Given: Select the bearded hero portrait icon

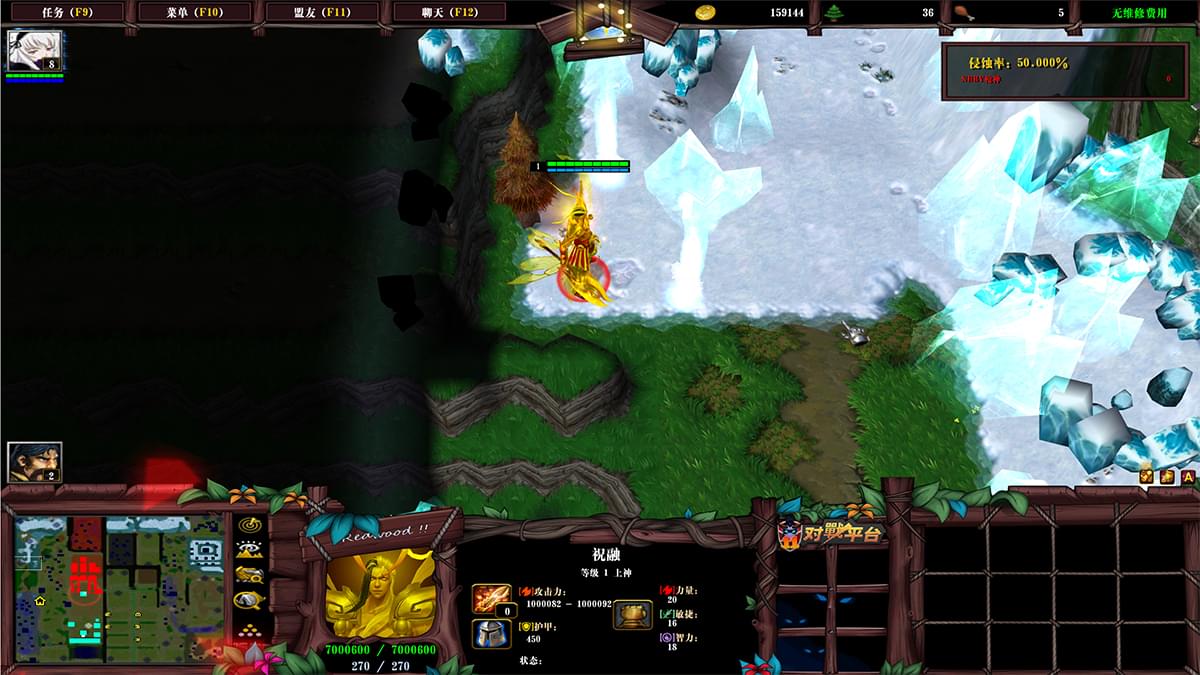Looking at the screenshot, I should (35, 461).
